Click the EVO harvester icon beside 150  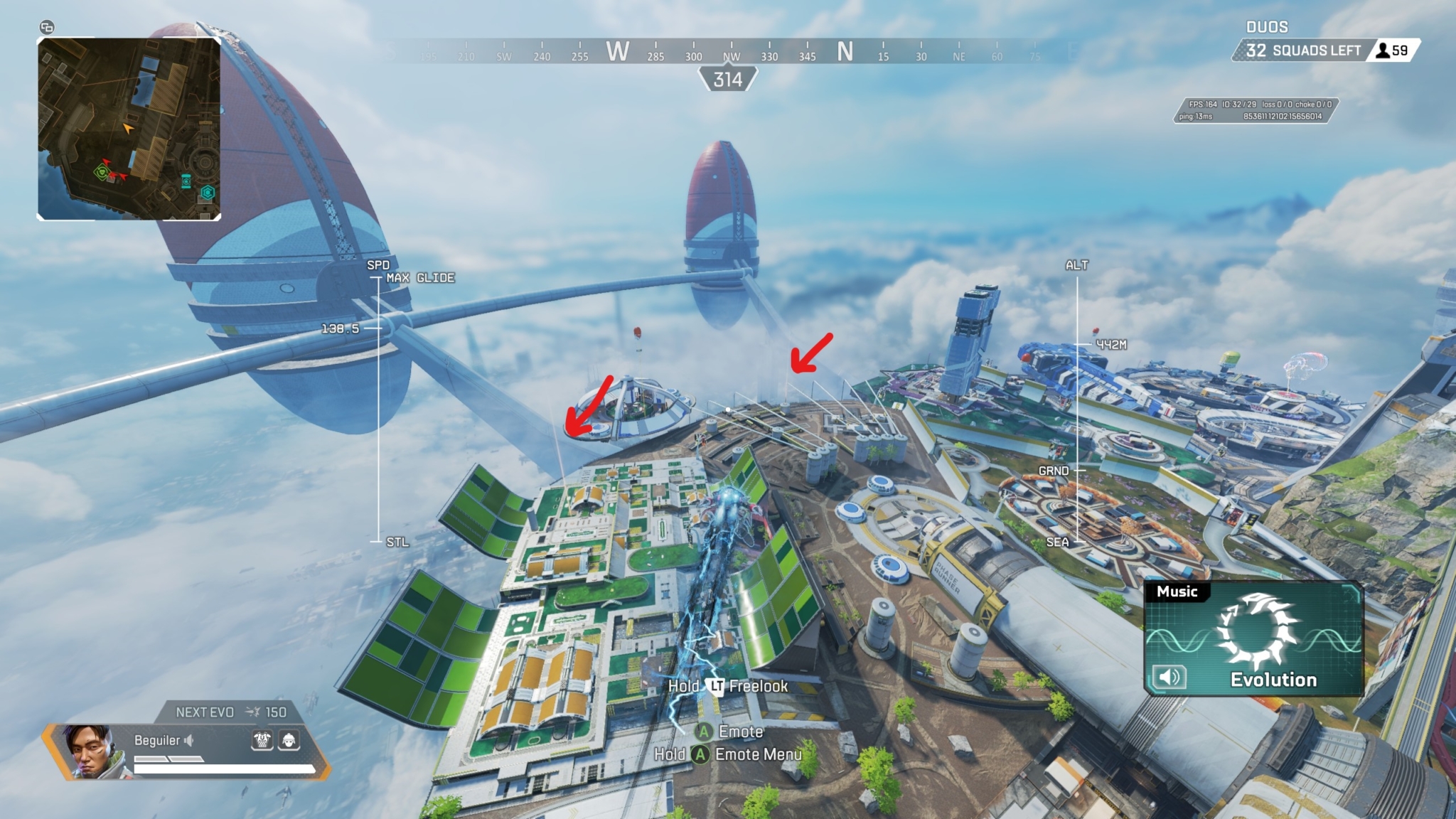tap(252, 712)
